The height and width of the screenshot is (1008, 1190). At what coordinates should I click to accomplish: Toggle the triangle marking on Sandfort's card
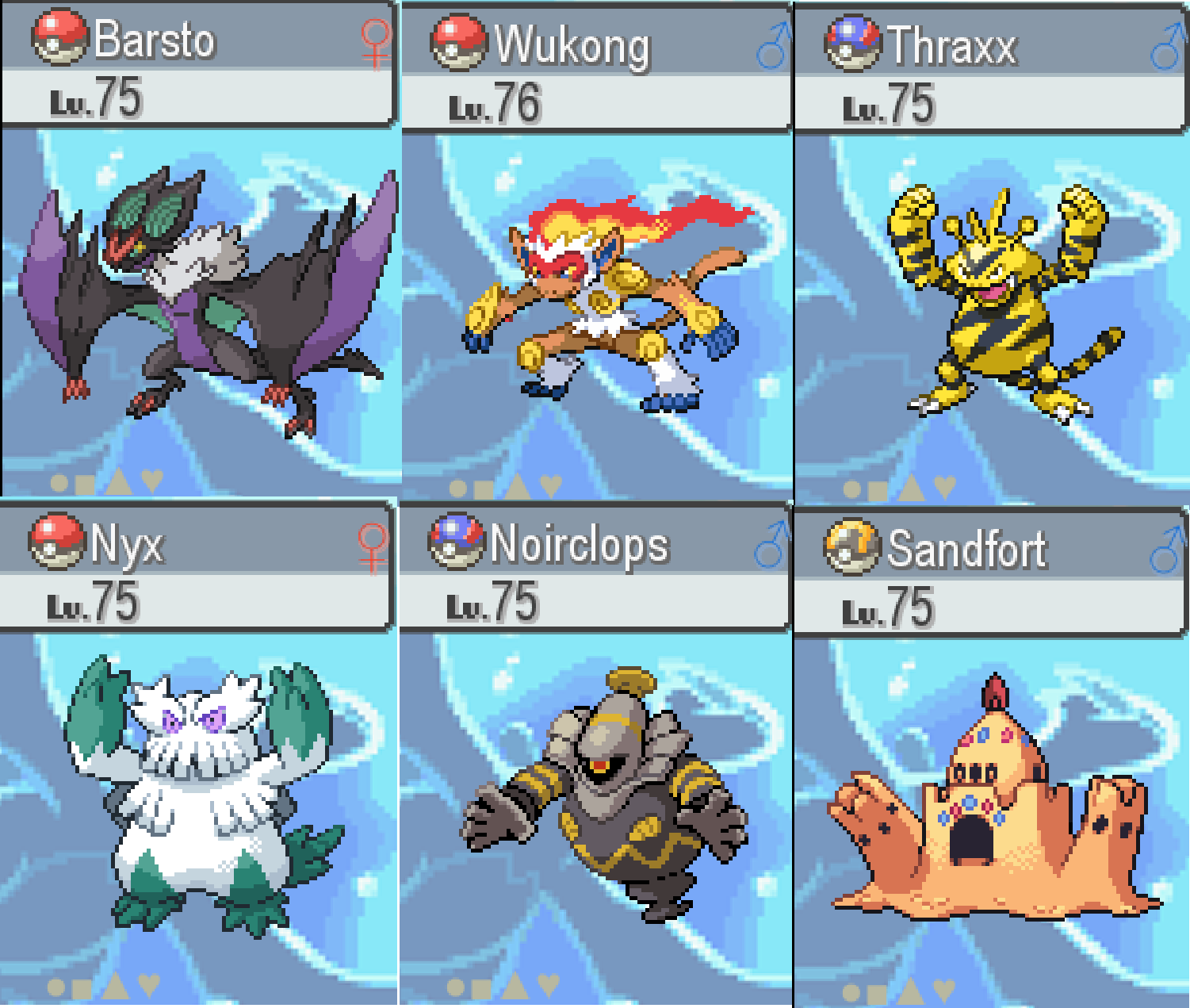[x=910, y=989]
